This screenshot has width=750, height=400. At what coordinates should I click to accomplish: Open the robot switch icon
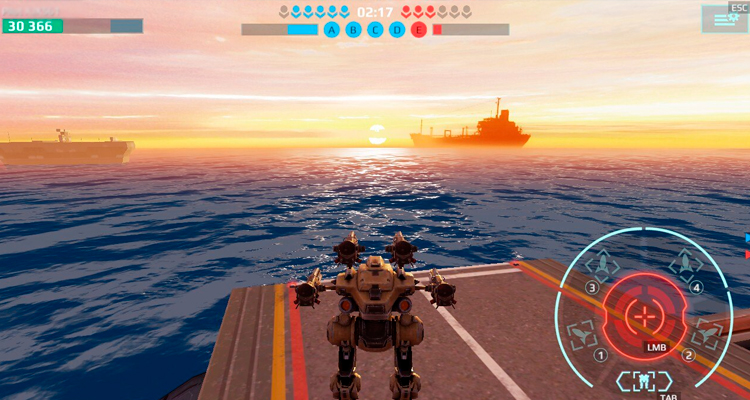click(645, 379)
